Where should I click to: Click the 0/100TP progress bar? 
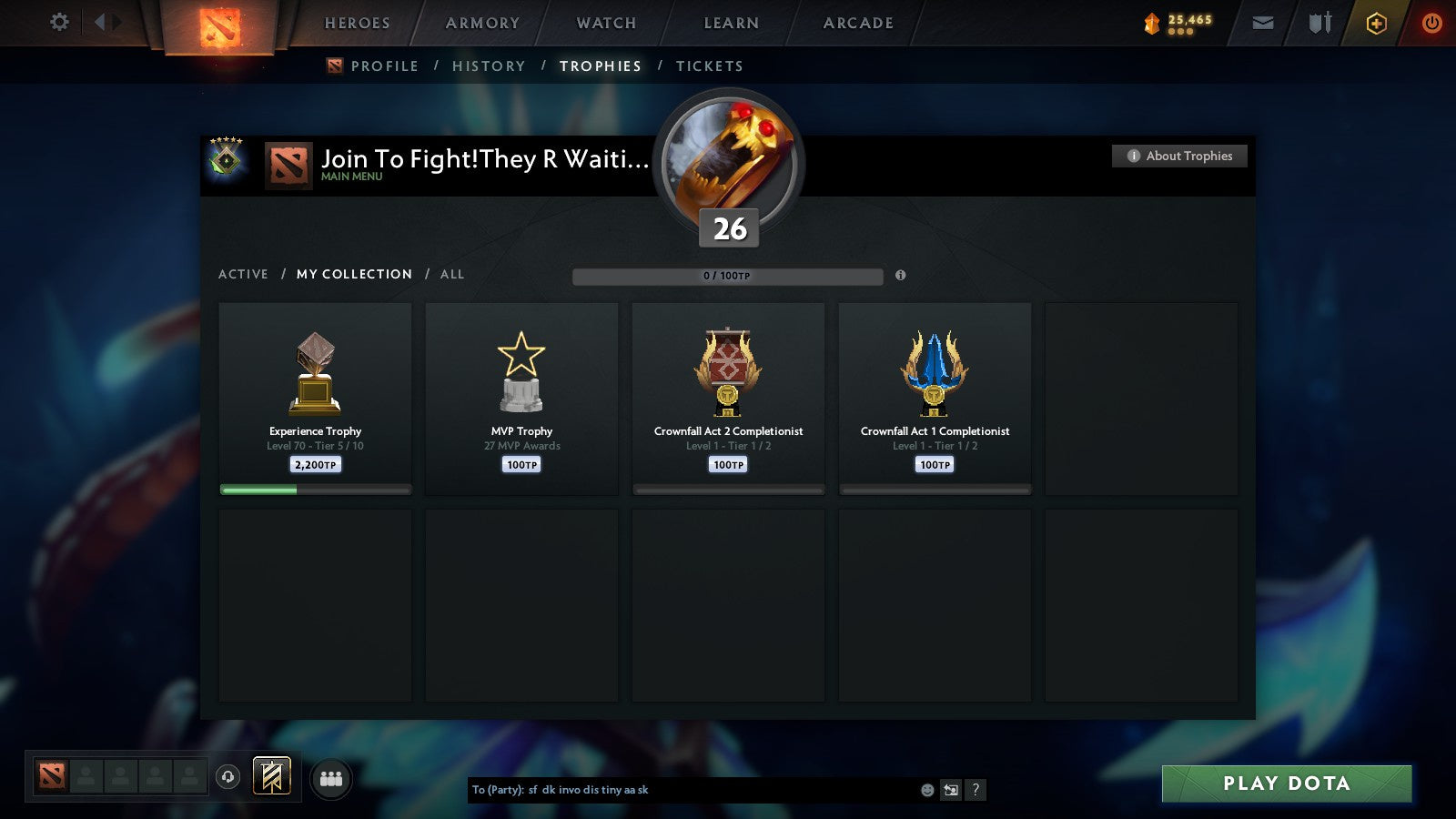[x=726, y=276]
